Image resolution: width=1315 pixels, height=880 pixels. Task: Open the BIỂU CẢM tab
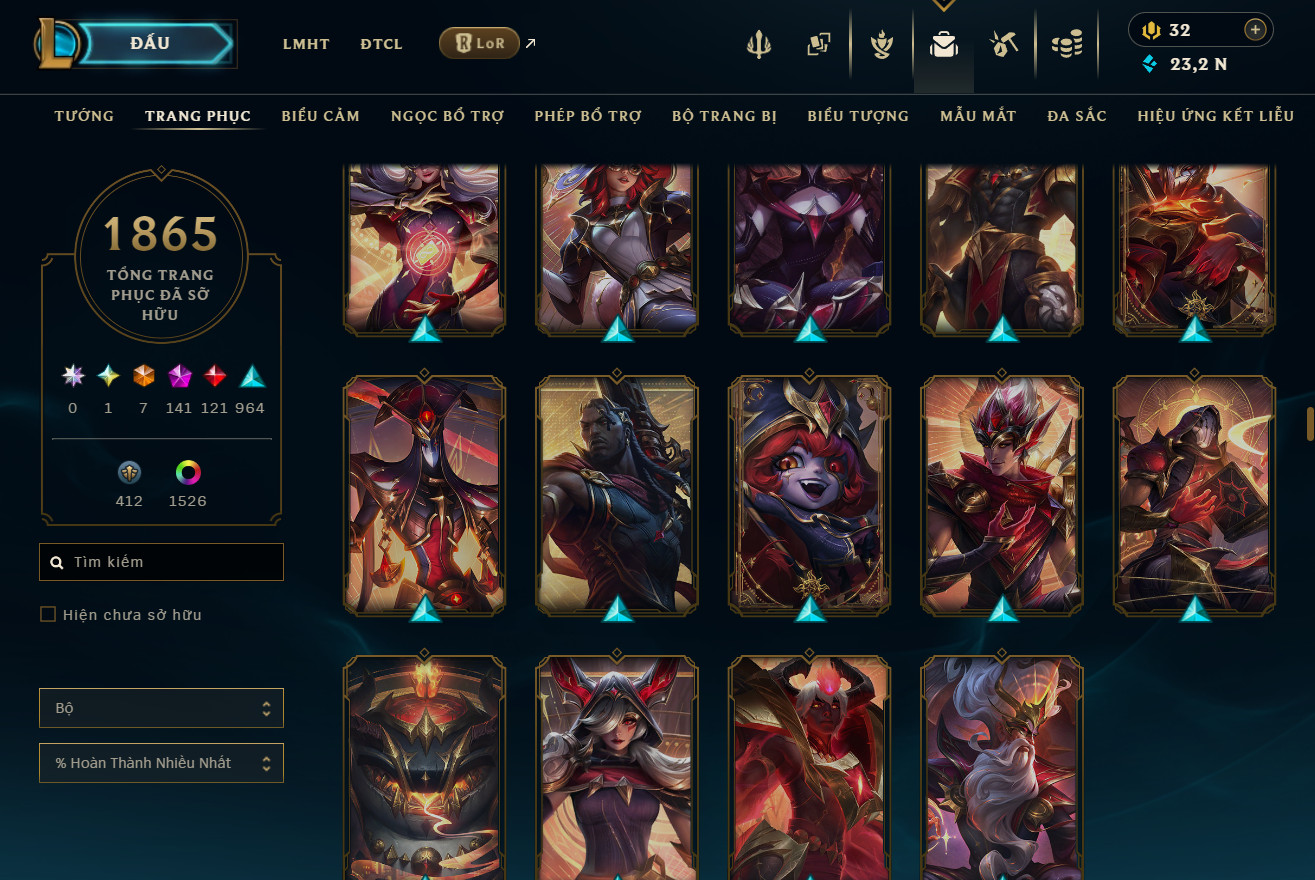coord(320,116)
